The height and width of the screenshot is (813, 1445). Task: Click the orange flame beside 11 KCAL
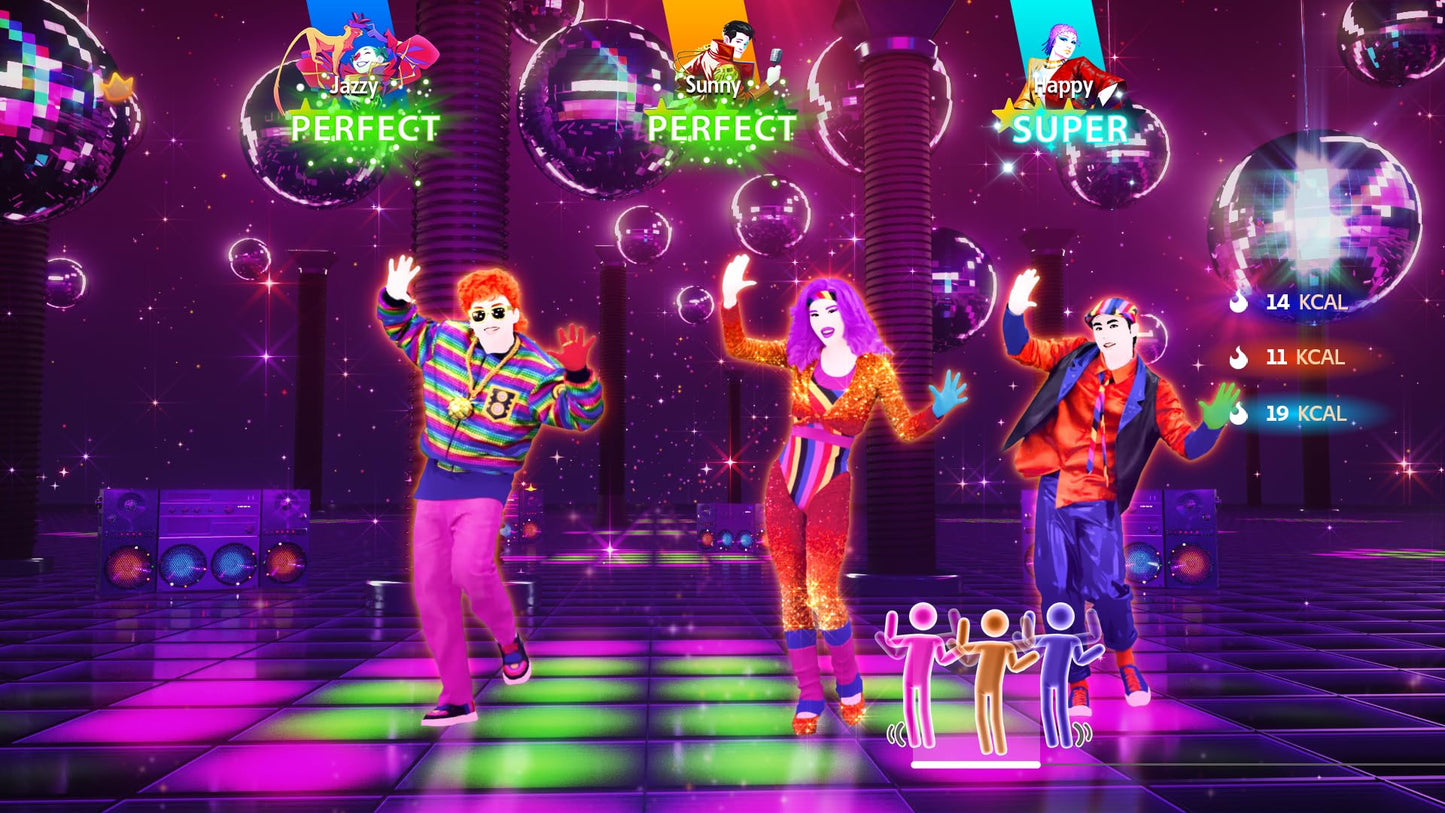[1237, 358]
